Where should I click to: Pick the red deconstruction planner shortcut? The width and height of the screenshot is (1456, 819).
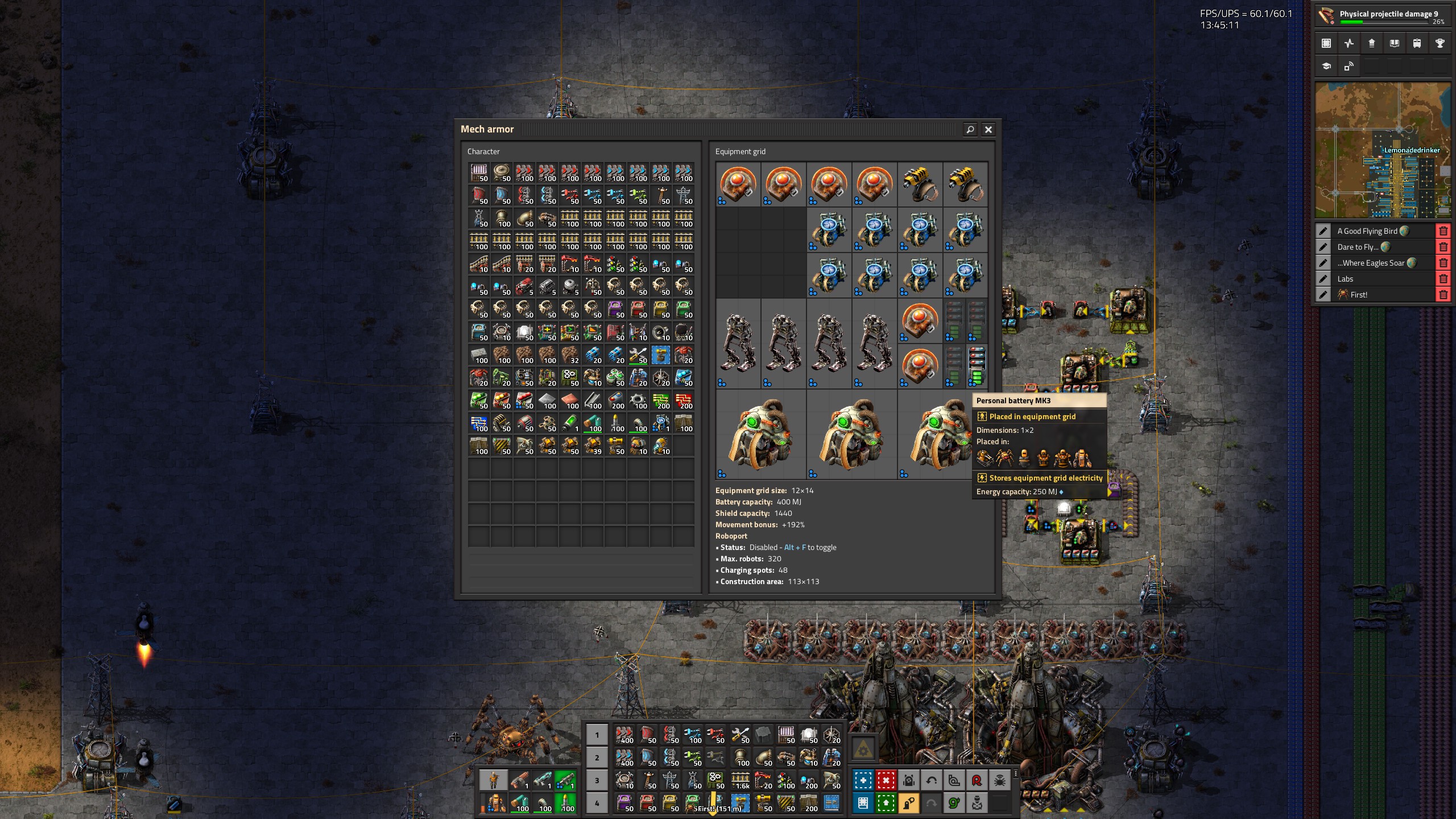(x=886, y=780)
